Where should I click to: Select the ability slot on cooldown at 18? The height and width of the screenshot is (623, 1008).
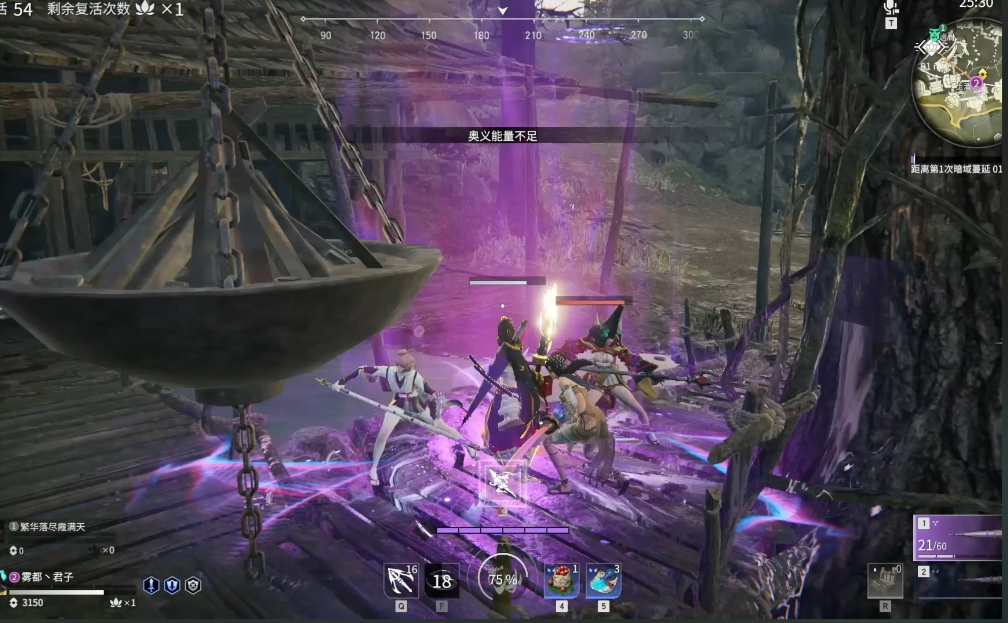click(442, 580)
